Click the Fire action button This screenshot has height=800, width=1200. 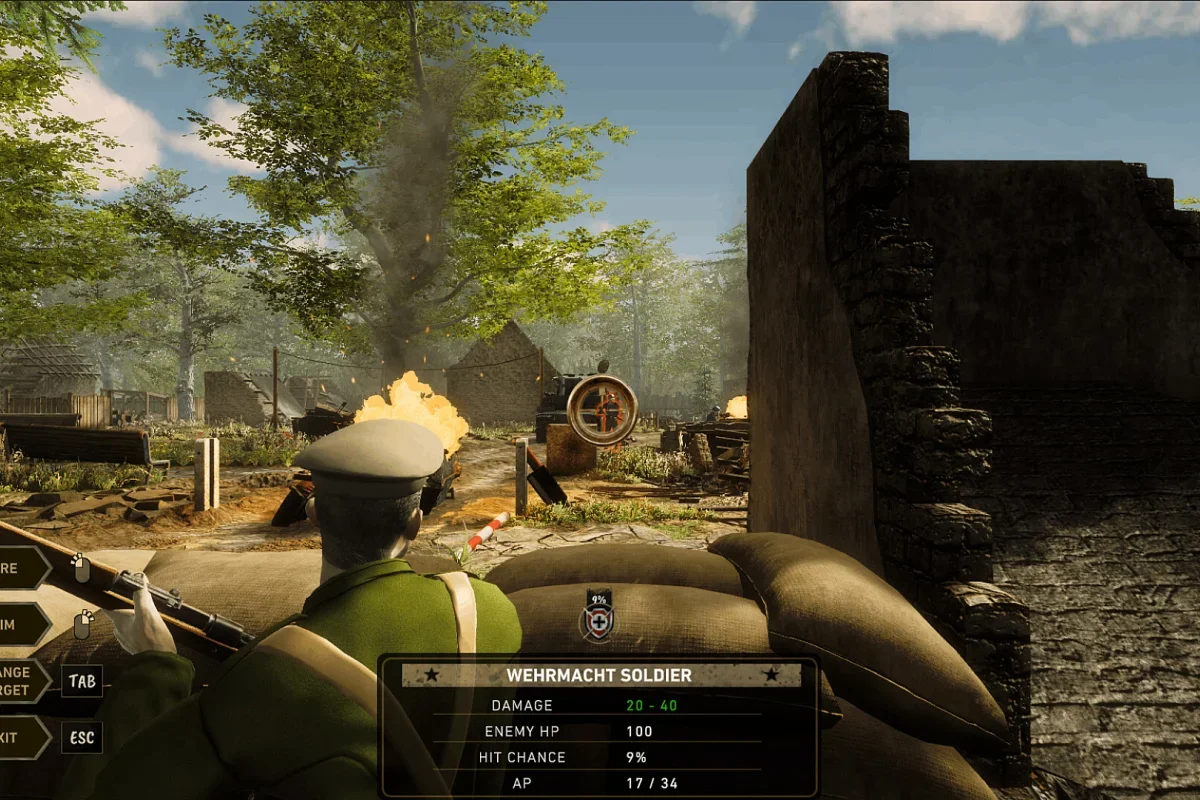click(20, 568)
